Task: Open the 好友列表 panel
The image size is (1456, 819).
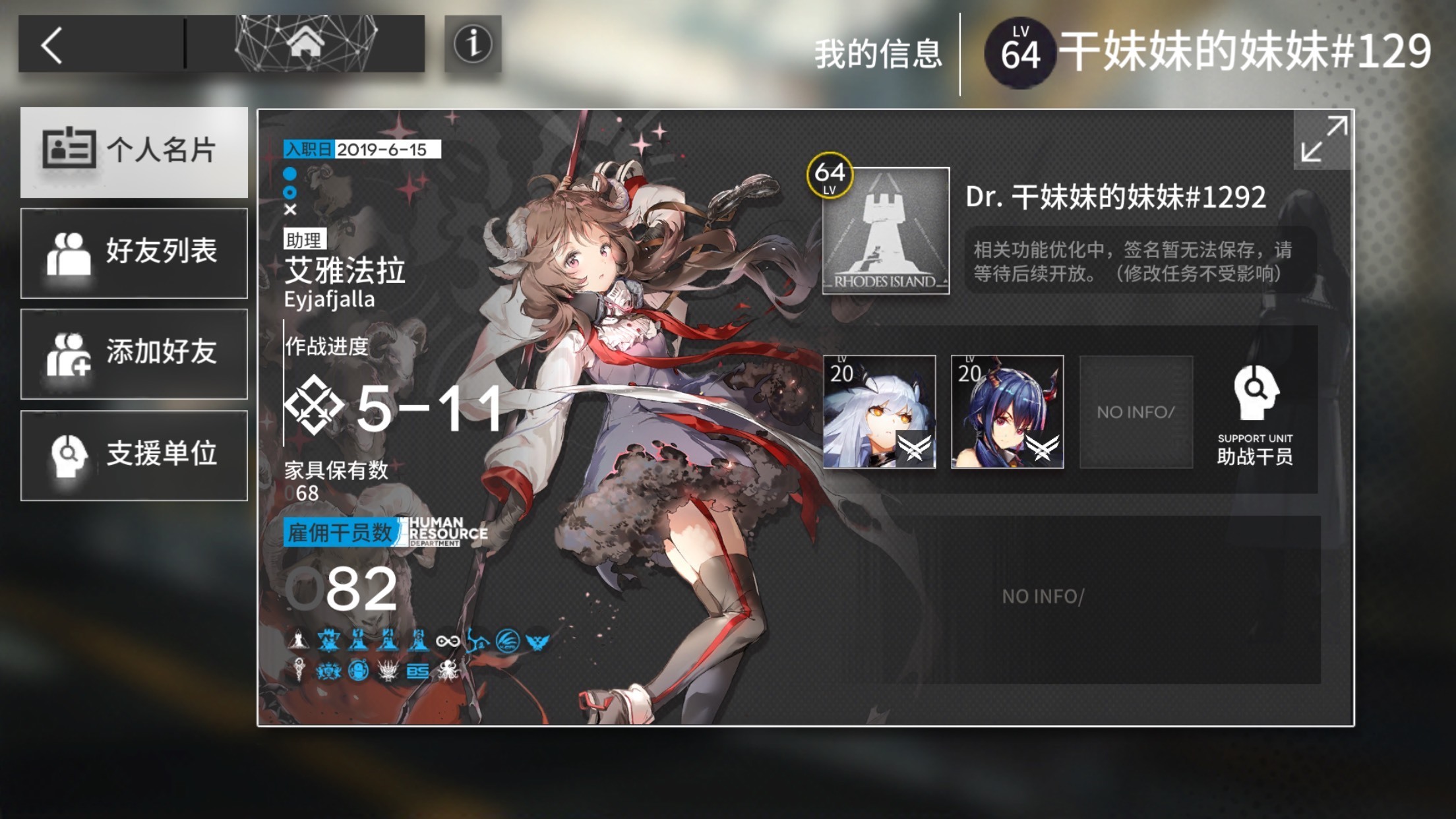Action: click(x=135, y=253)
